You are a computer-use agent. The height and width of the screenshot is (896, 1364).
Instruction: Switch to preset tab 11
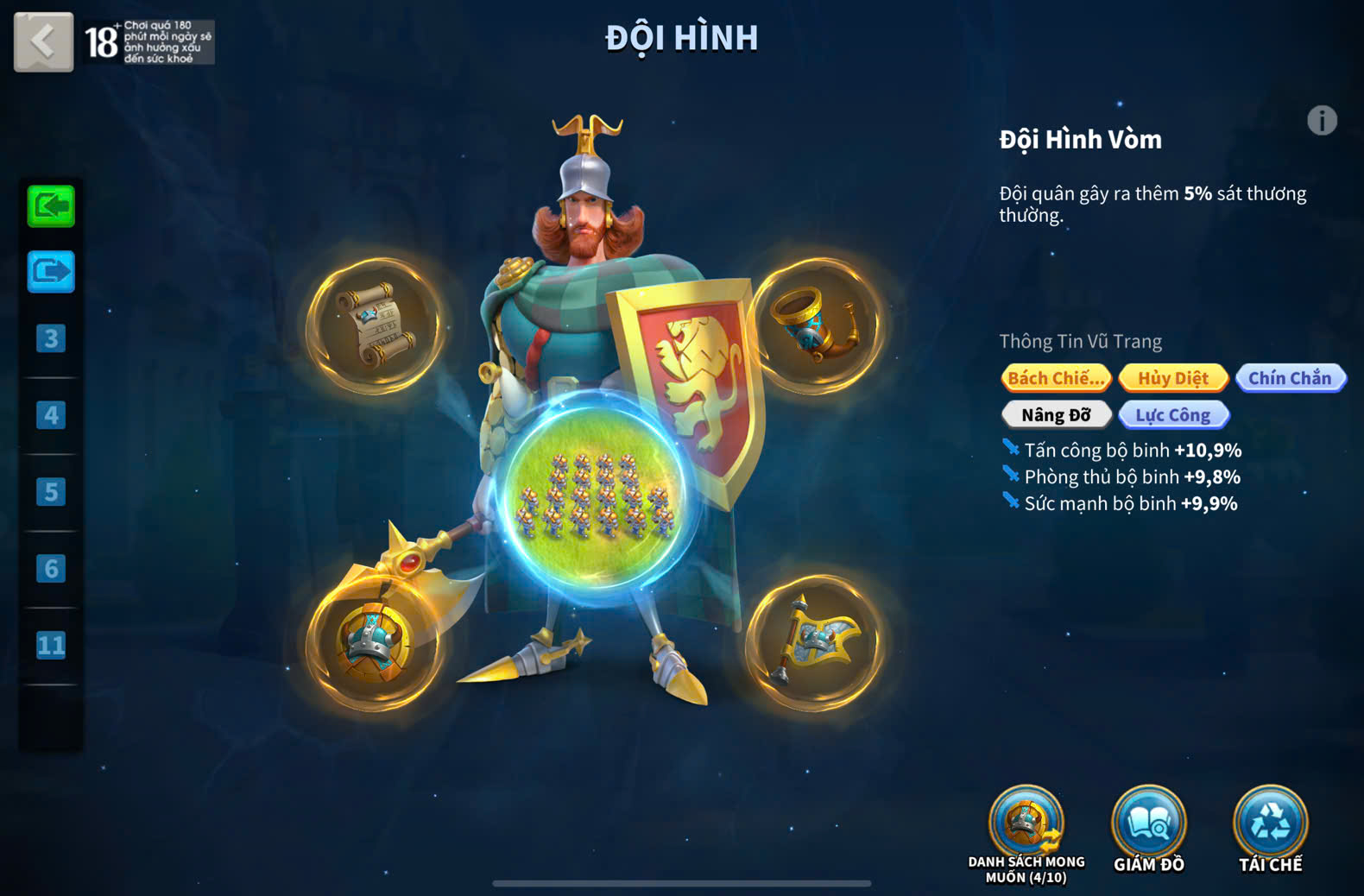click(x=51, y=645)
